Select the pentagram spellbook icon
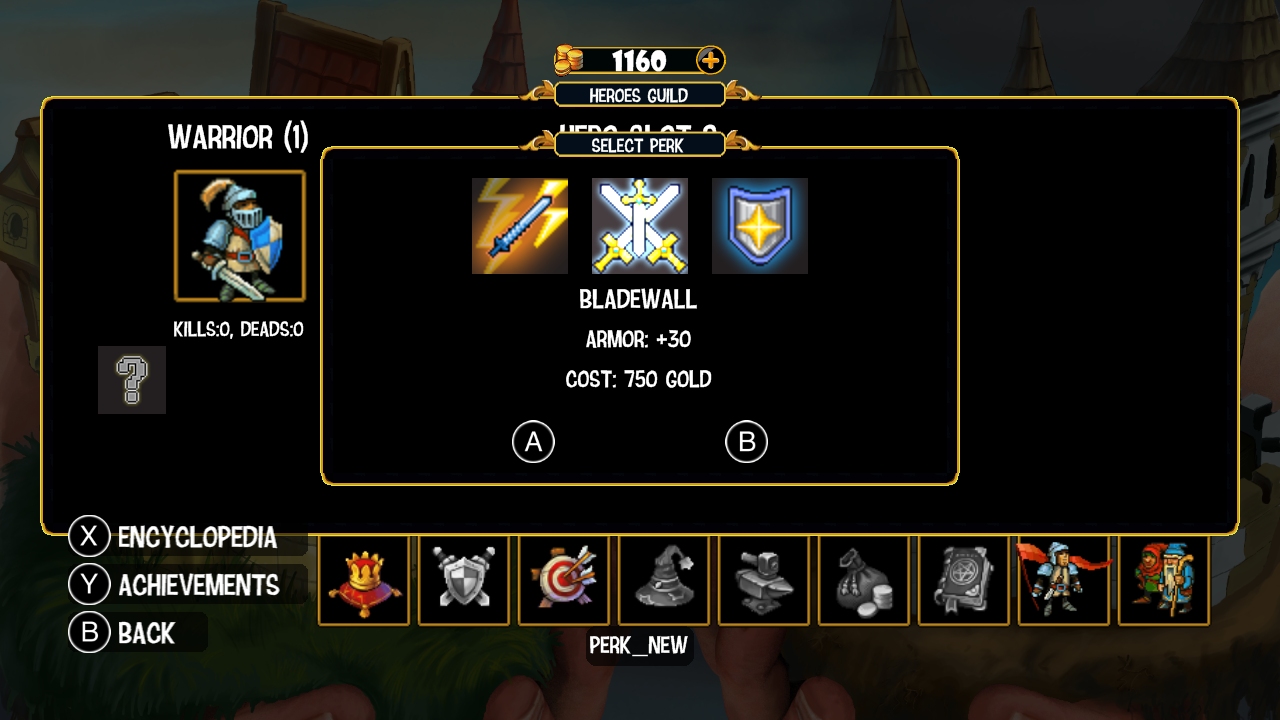The image size is (1280, 720). 964,581
